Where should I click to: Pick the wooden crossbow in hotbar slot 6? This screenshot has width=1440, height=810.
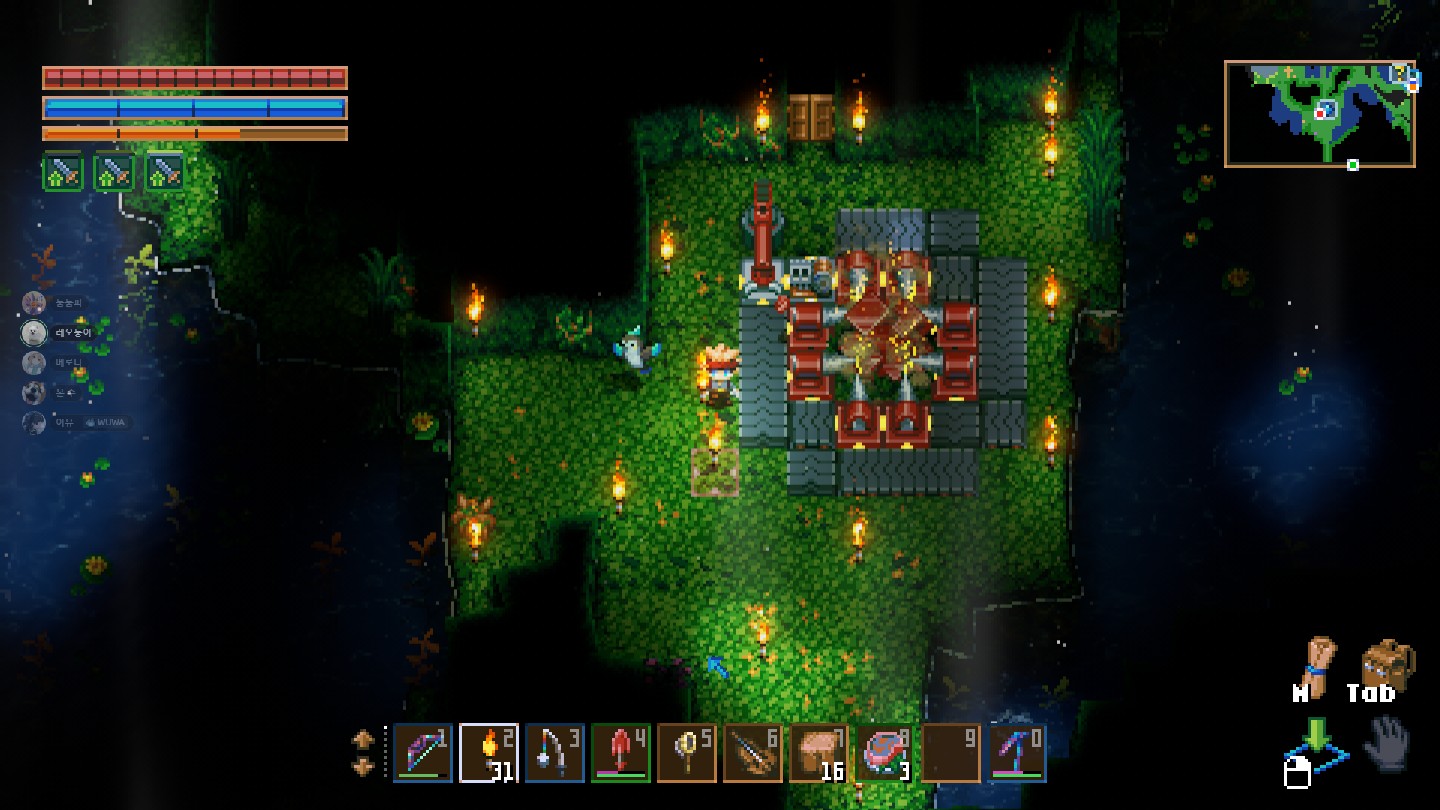coord(753,753)
